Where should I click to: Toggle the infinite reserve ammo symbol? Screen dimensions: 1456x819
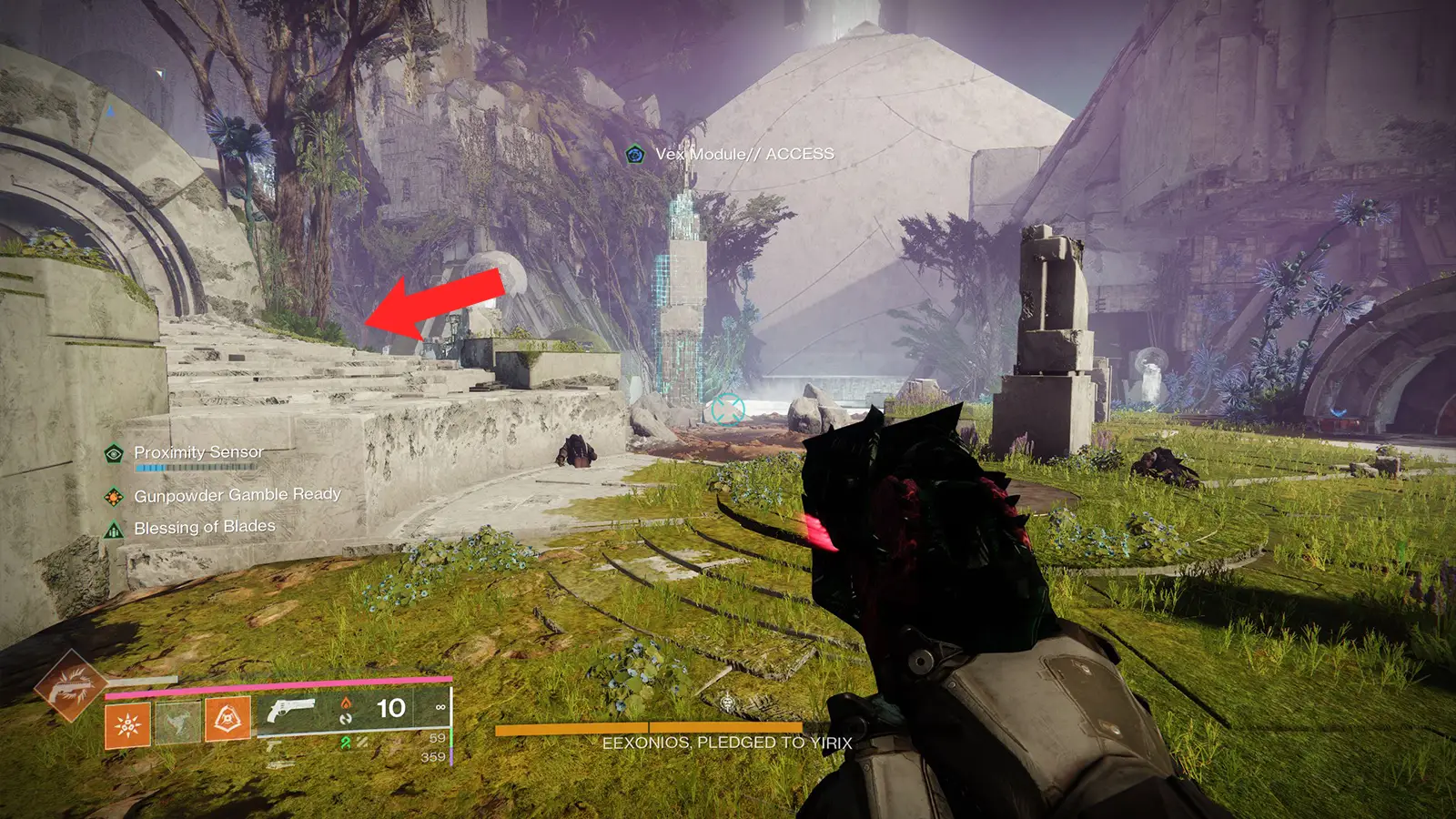tap(440, 707)
